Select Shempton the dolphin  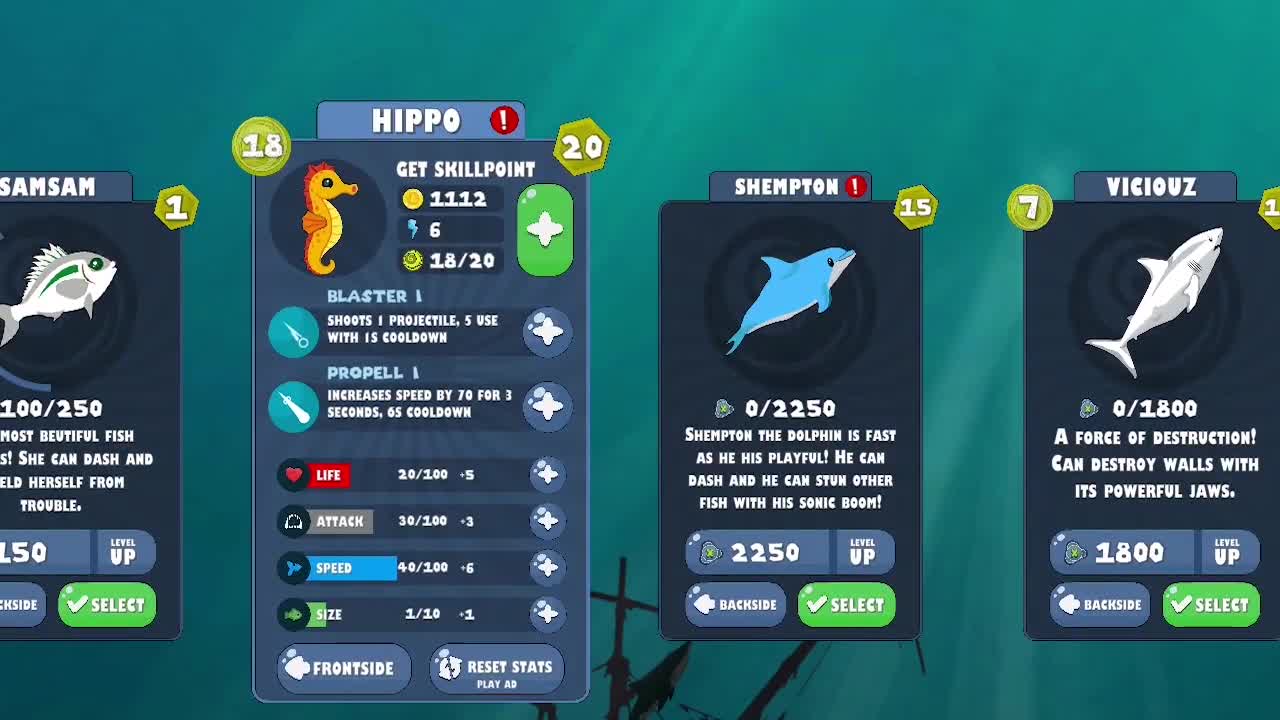tap(845, 604)
